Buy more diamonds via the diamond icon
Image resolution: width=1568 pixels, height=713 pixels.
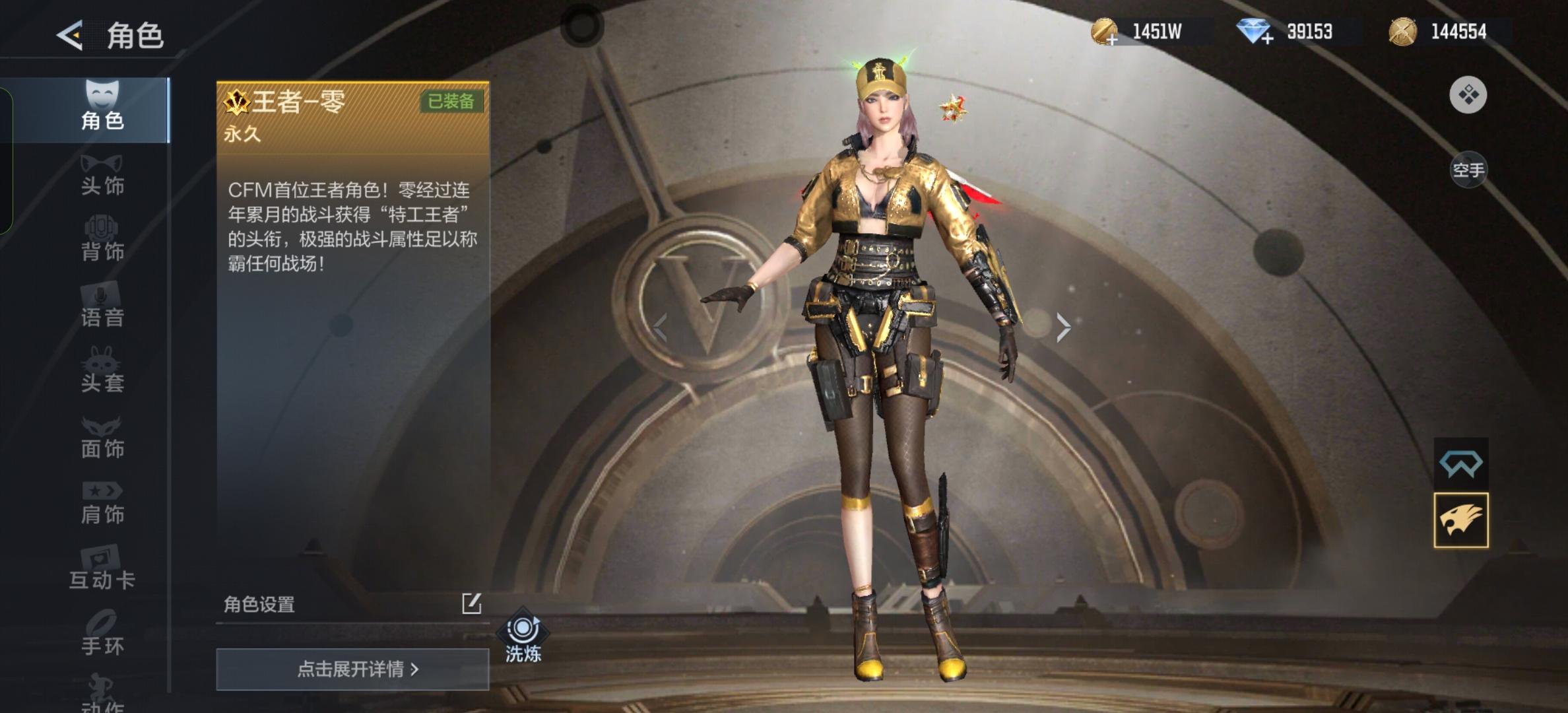[x=1254, y=32]
